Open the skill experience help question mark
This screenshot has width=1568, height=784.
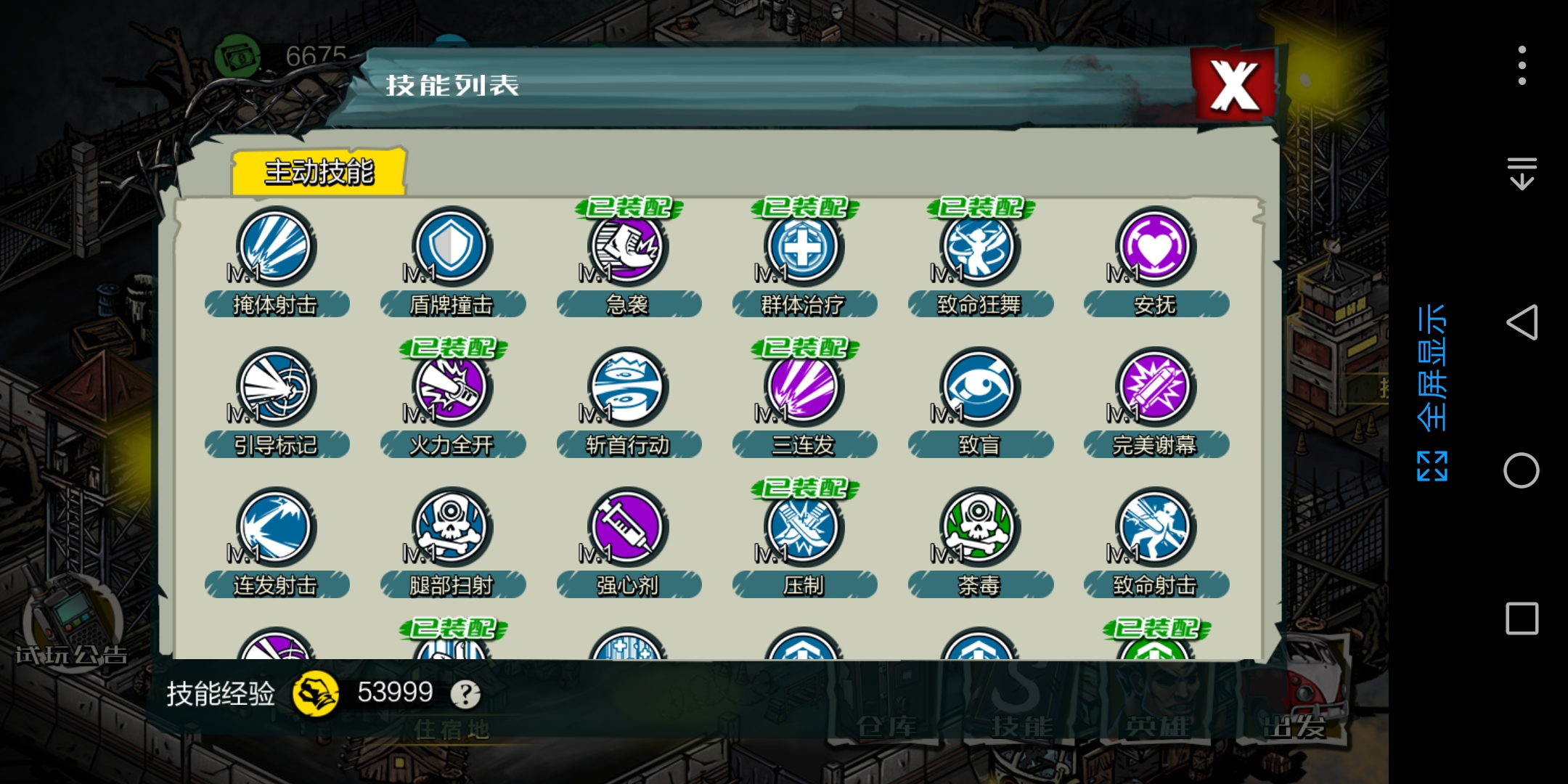click(465, 695)
